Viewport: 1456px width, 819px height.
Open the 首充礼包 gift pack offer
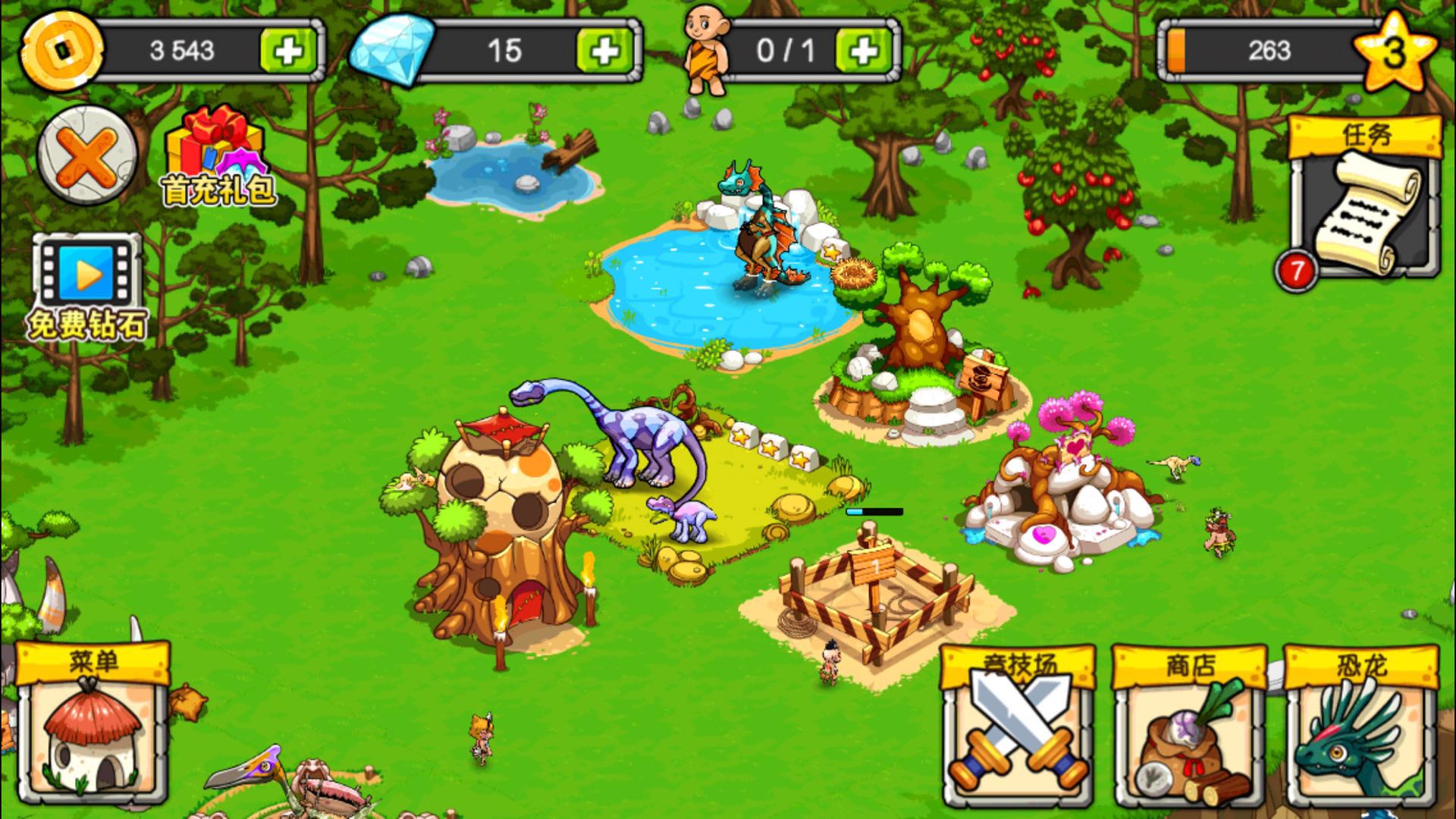tap(217, 157)
